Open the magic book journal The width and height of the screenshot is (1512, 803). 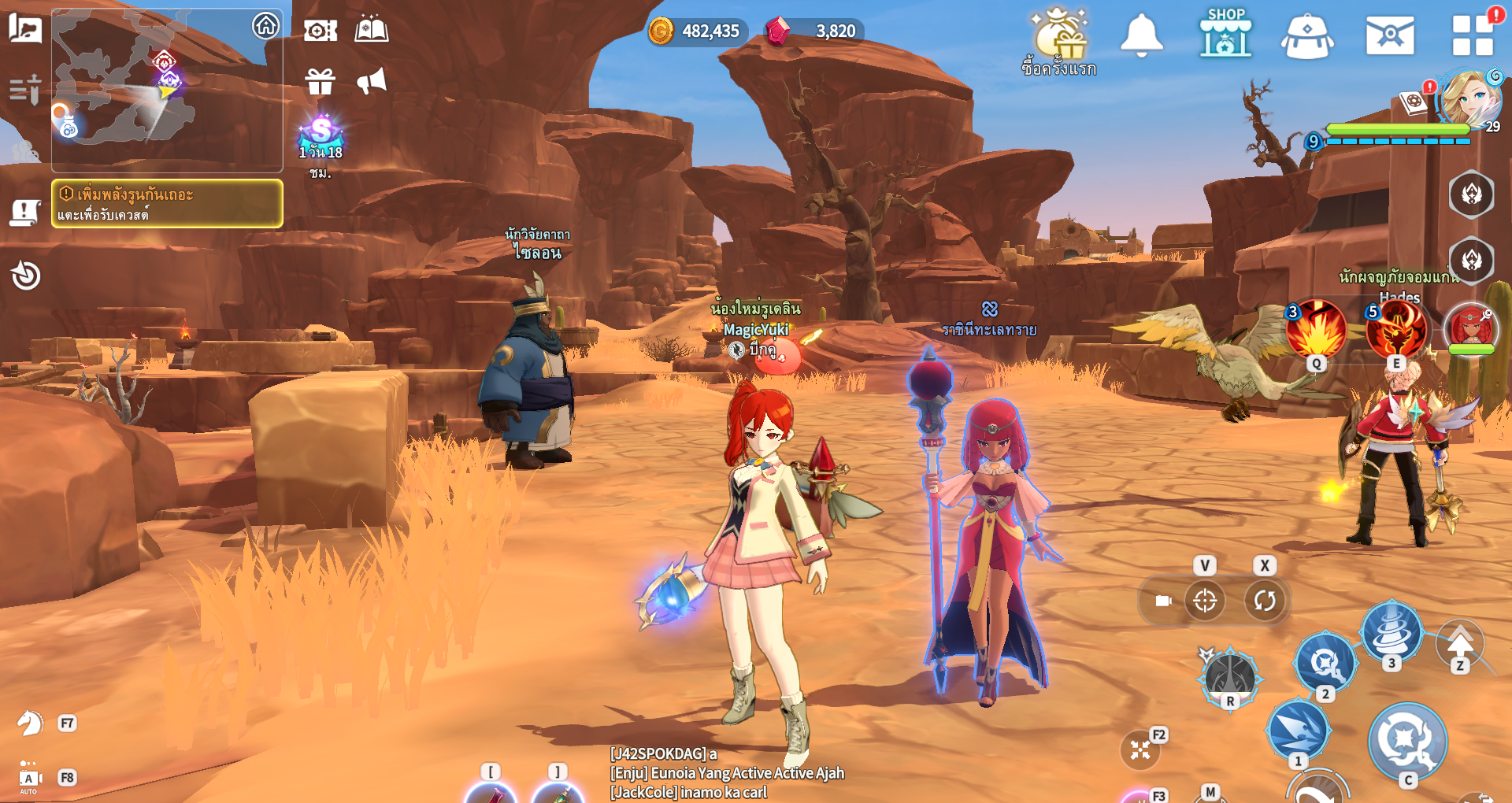[371, 31]
